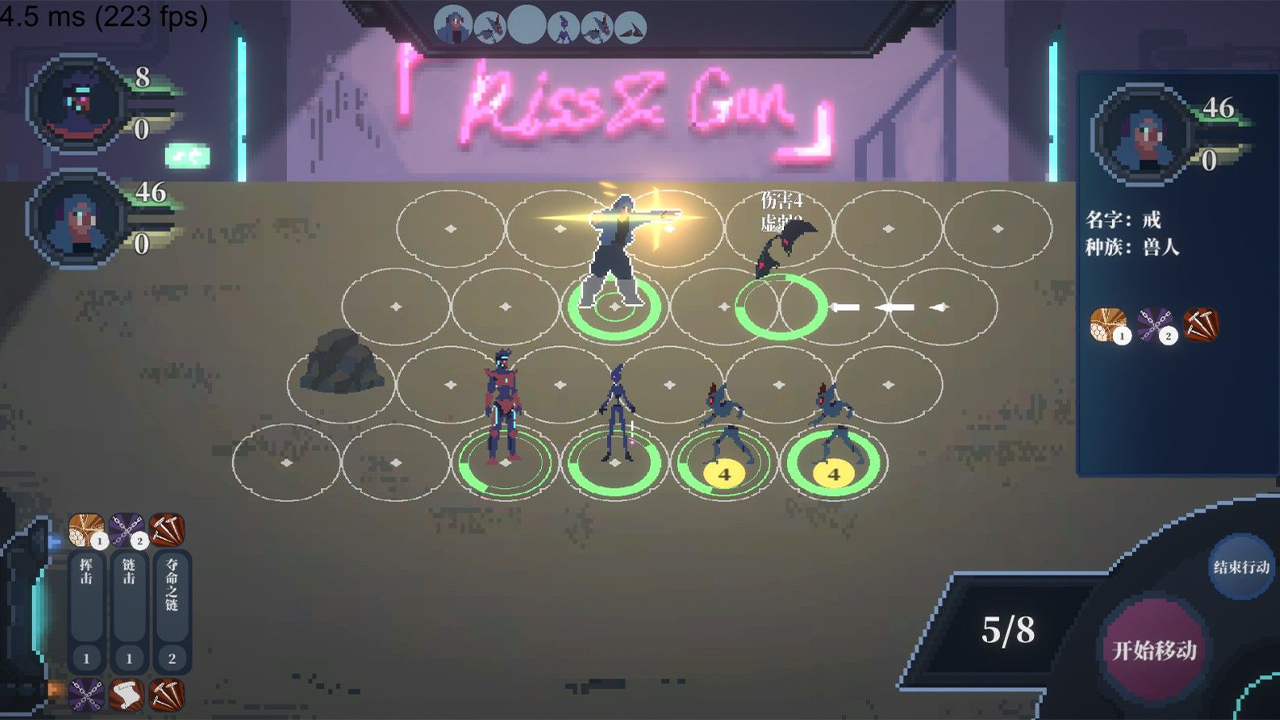Inspect the crossed chains skill icon in 戒's info panel
The image size is (1280, 720).
pyautogui.click(x=1154, y=325)
